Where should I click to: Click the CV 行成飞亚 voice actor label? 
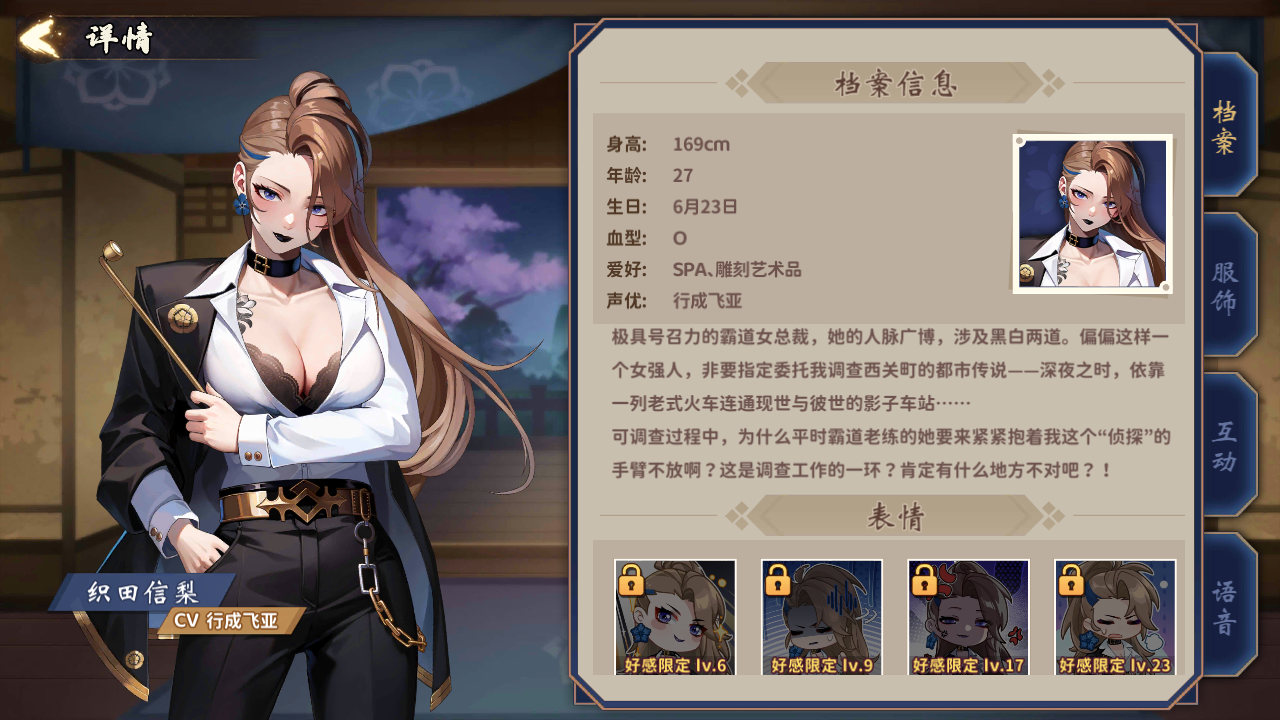tap(225, 621)
